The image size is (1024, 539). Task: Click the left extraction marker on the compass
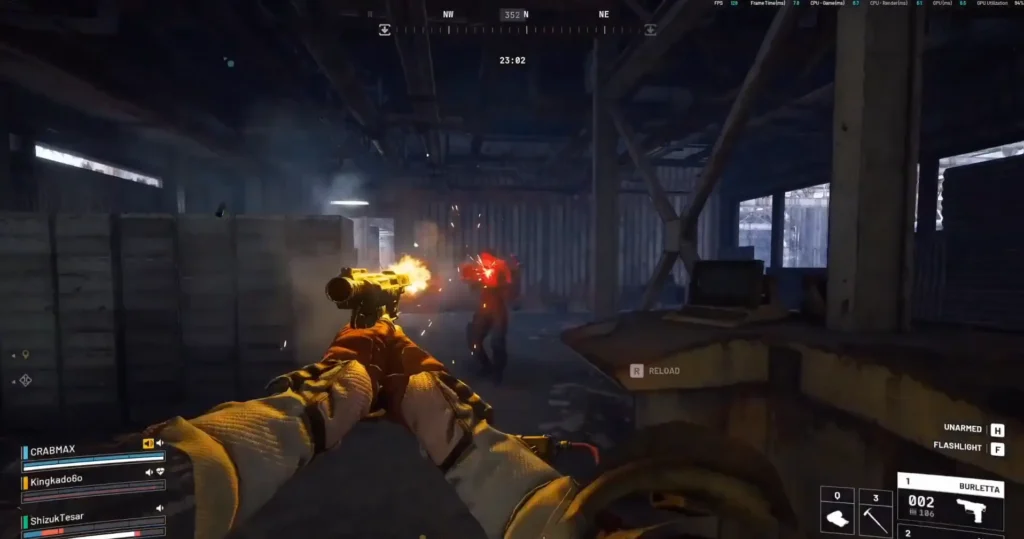pos(384,30)
